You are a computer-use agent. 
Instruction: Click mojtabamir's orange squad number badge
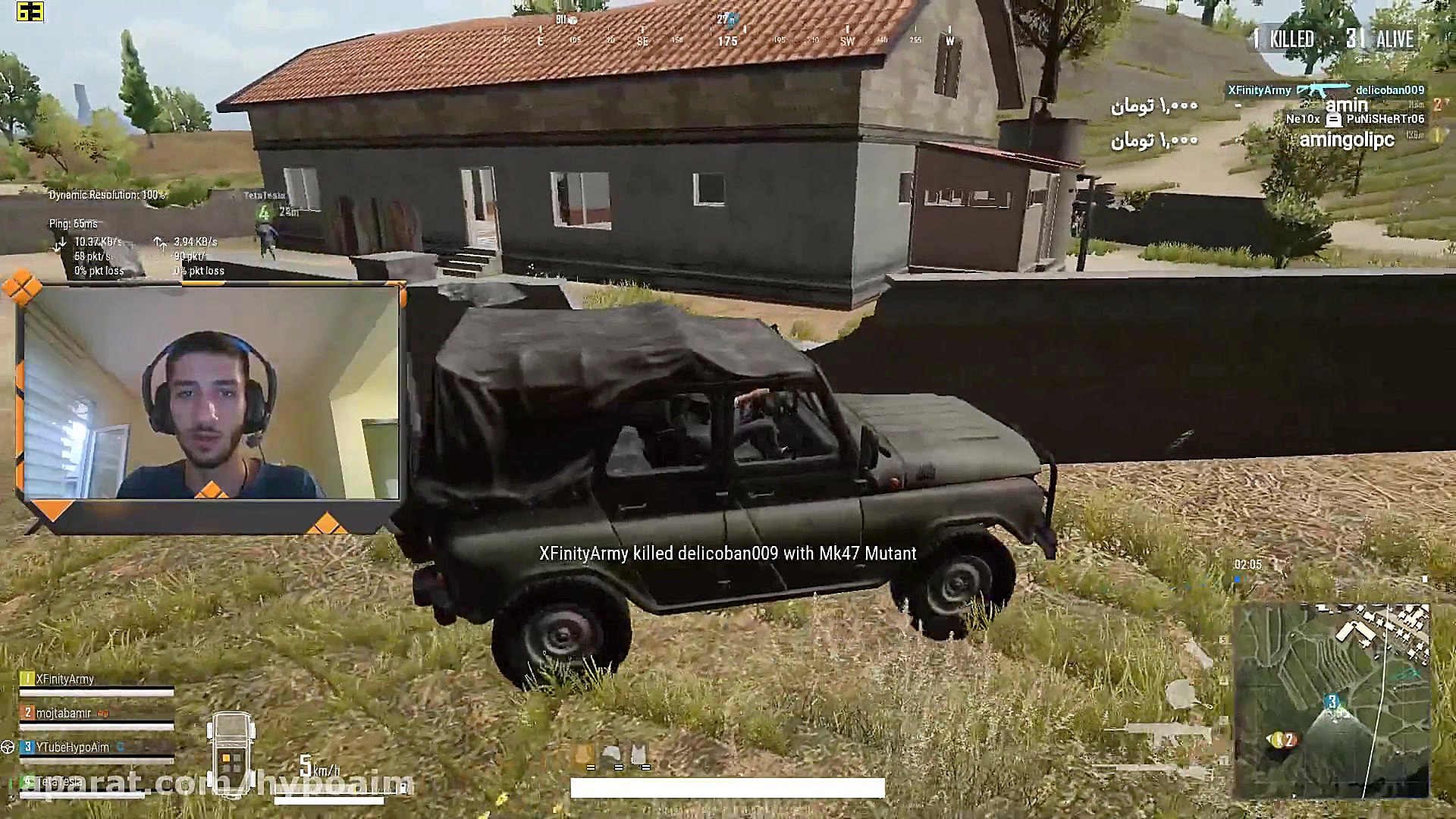(27, 711)
